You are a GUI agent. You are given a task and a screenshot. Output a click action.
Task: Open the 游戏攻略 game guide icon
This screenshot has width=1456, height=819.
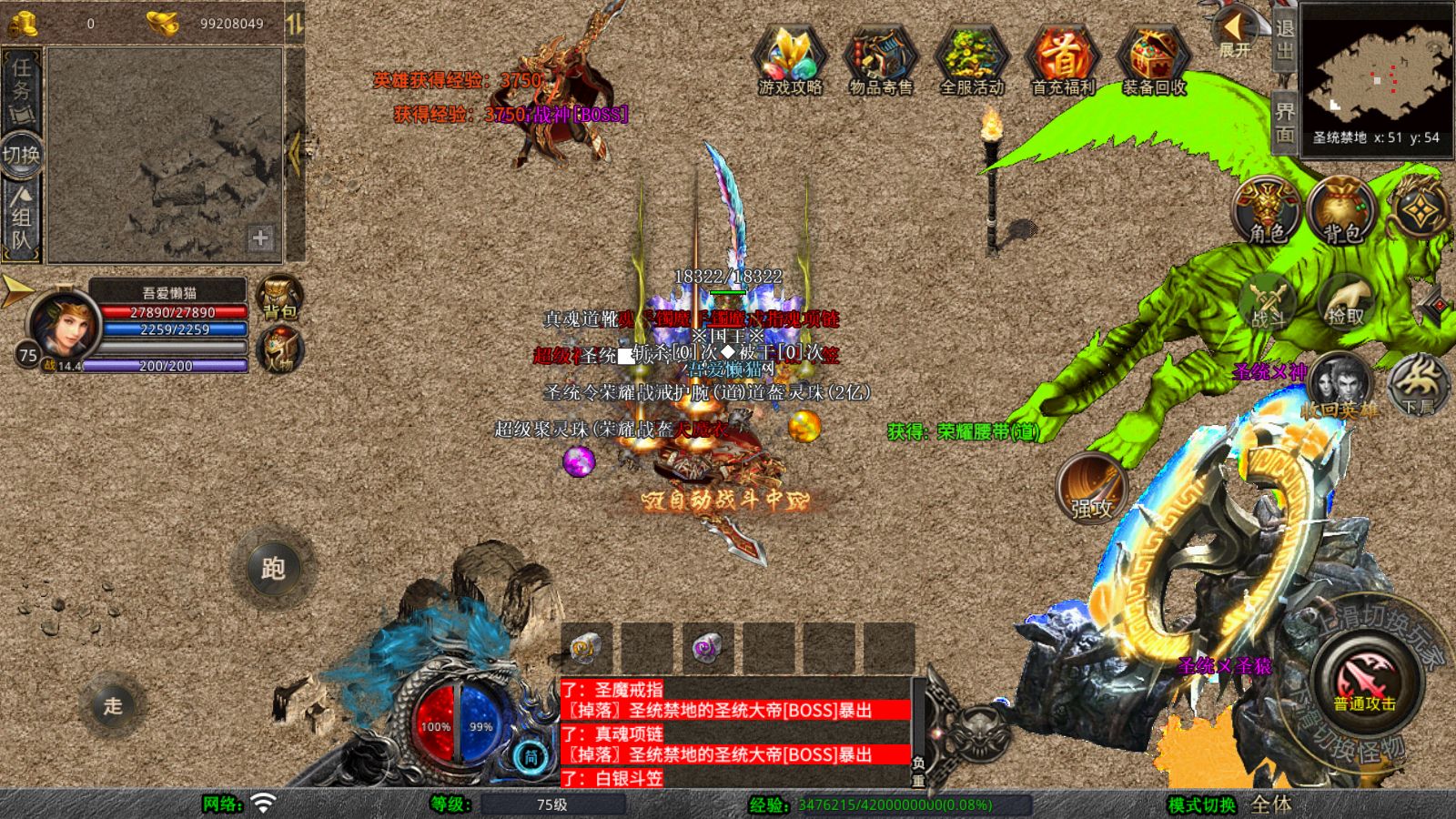coord(790,59)
